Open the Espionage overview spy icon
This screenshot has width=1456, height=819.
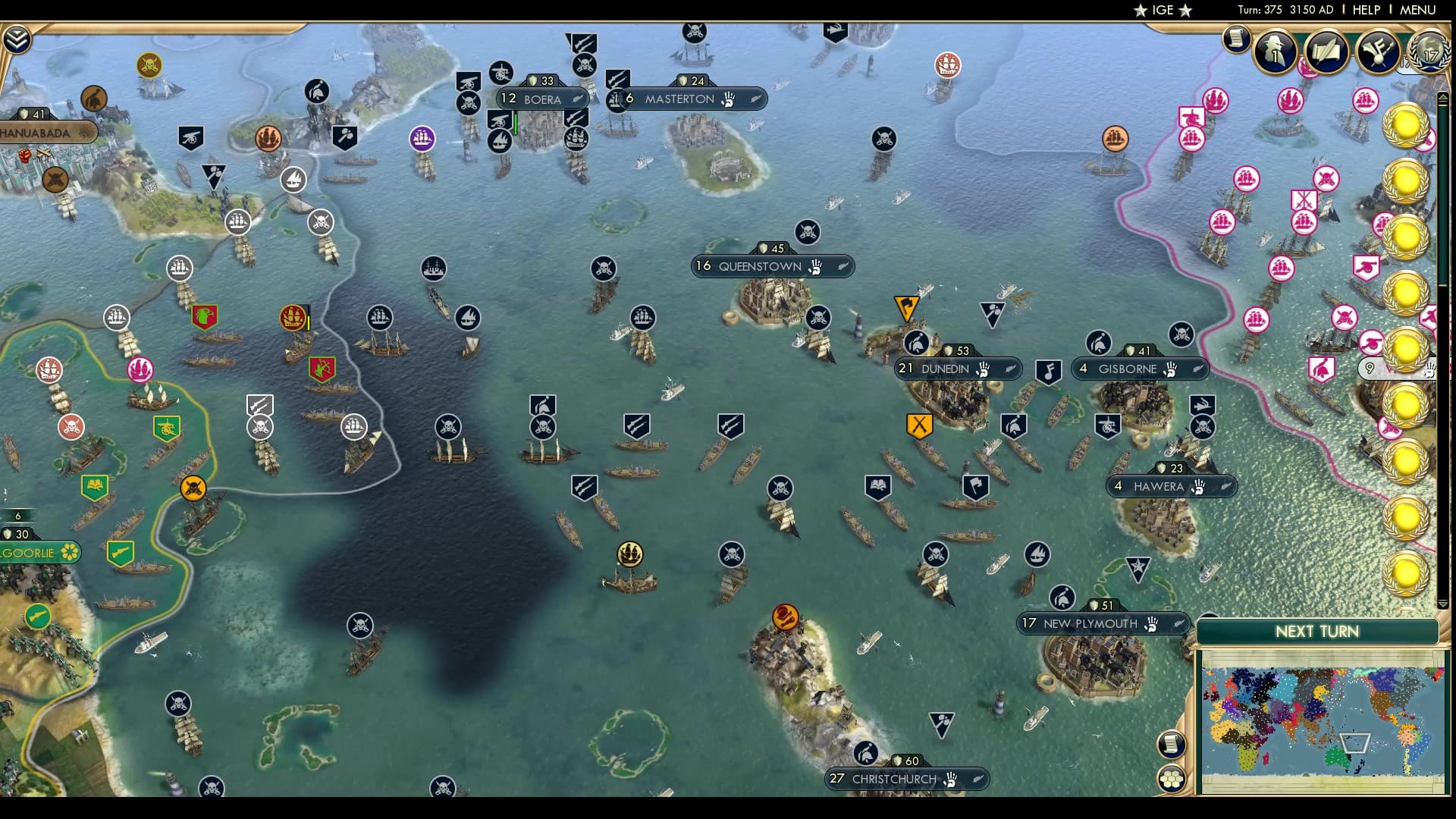(x=1274, y=50)
